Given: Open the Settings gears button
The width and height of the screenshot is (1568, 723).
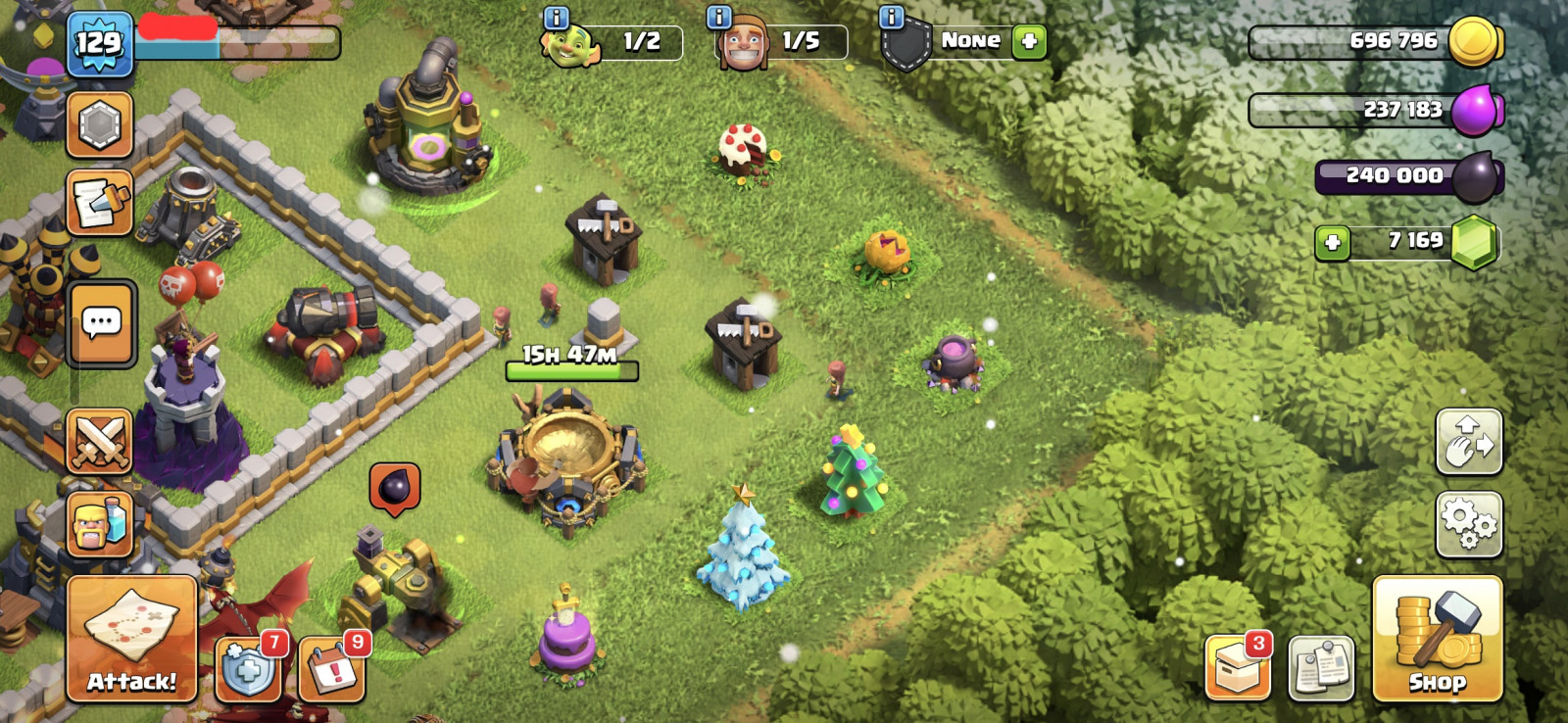Looking at the screenshot, I should (x=1468, y=524).
